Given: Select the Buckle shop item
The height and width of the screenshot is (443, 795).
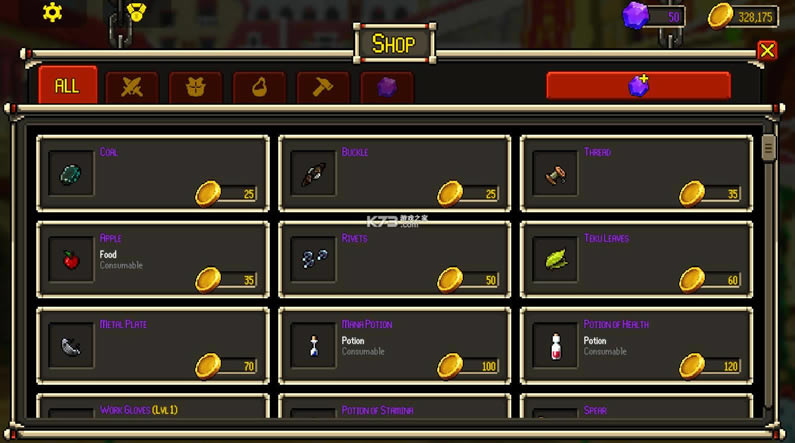Looking at the screenshot, I should point(394,173).
